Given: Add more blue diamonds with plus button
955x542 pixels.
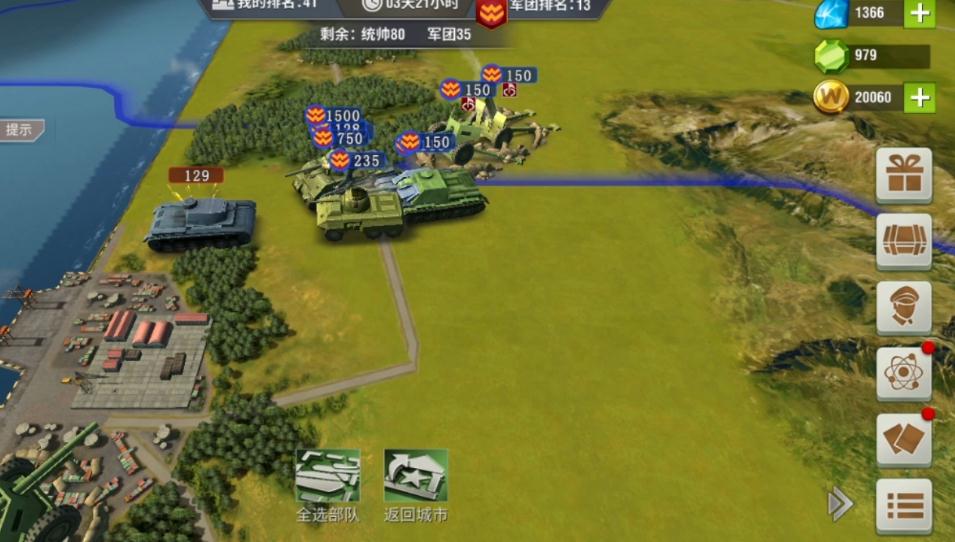Looking at the screenshot, I should [919, 13].
